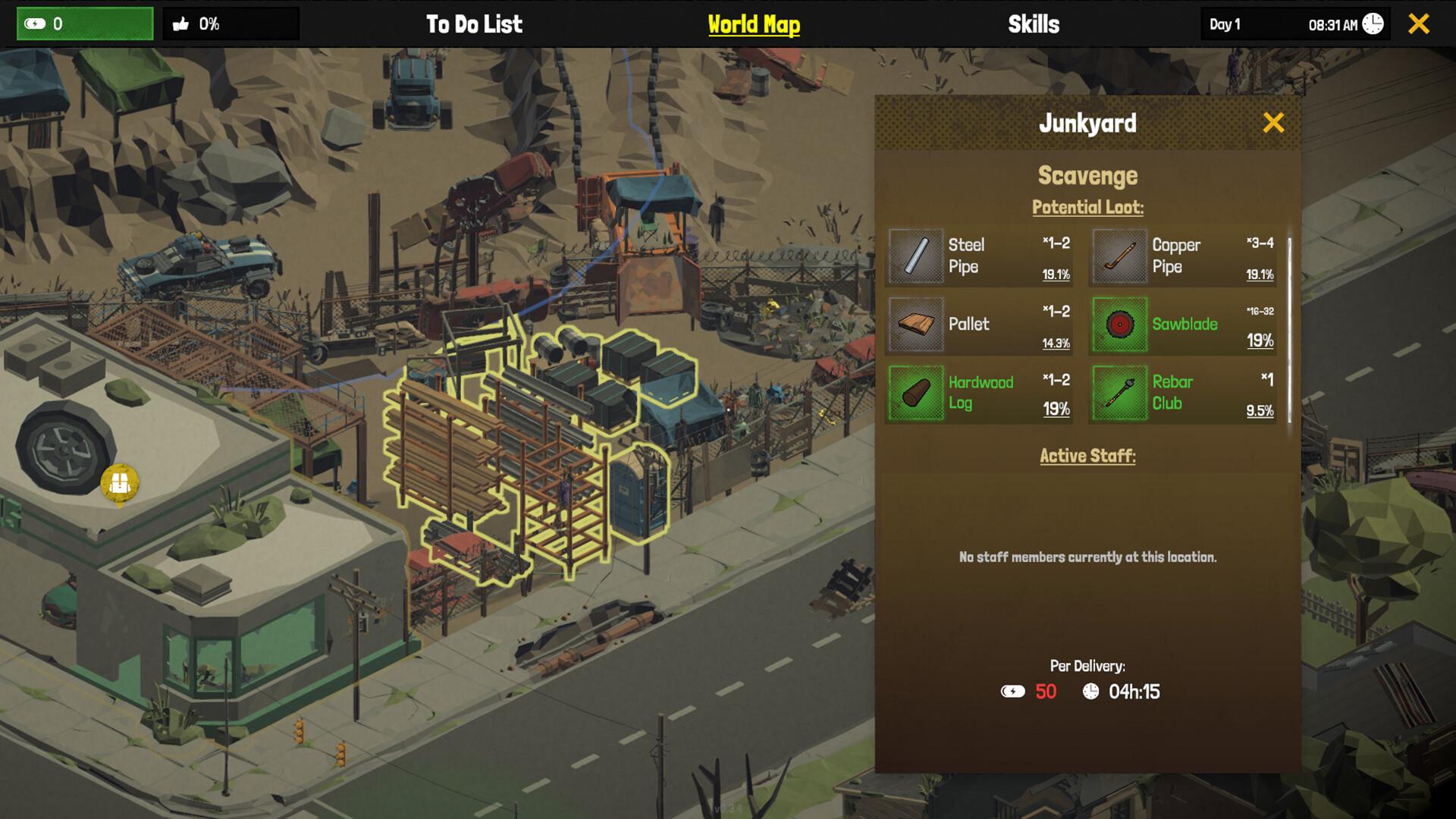
Task: Open the Skills tab
Action: click(x=1034, y=24)
